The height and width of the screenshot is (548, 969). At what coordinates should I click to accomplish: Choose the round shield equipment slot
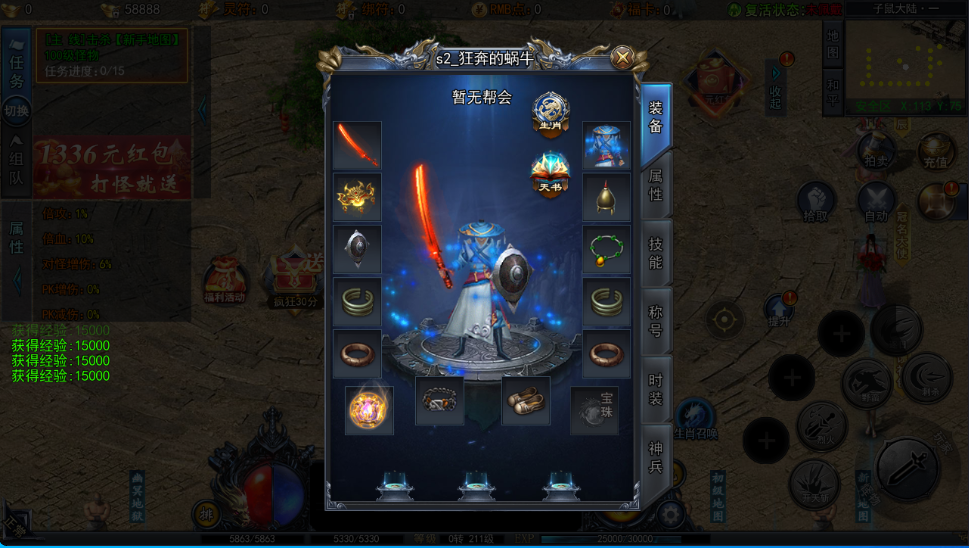(357, 250)
